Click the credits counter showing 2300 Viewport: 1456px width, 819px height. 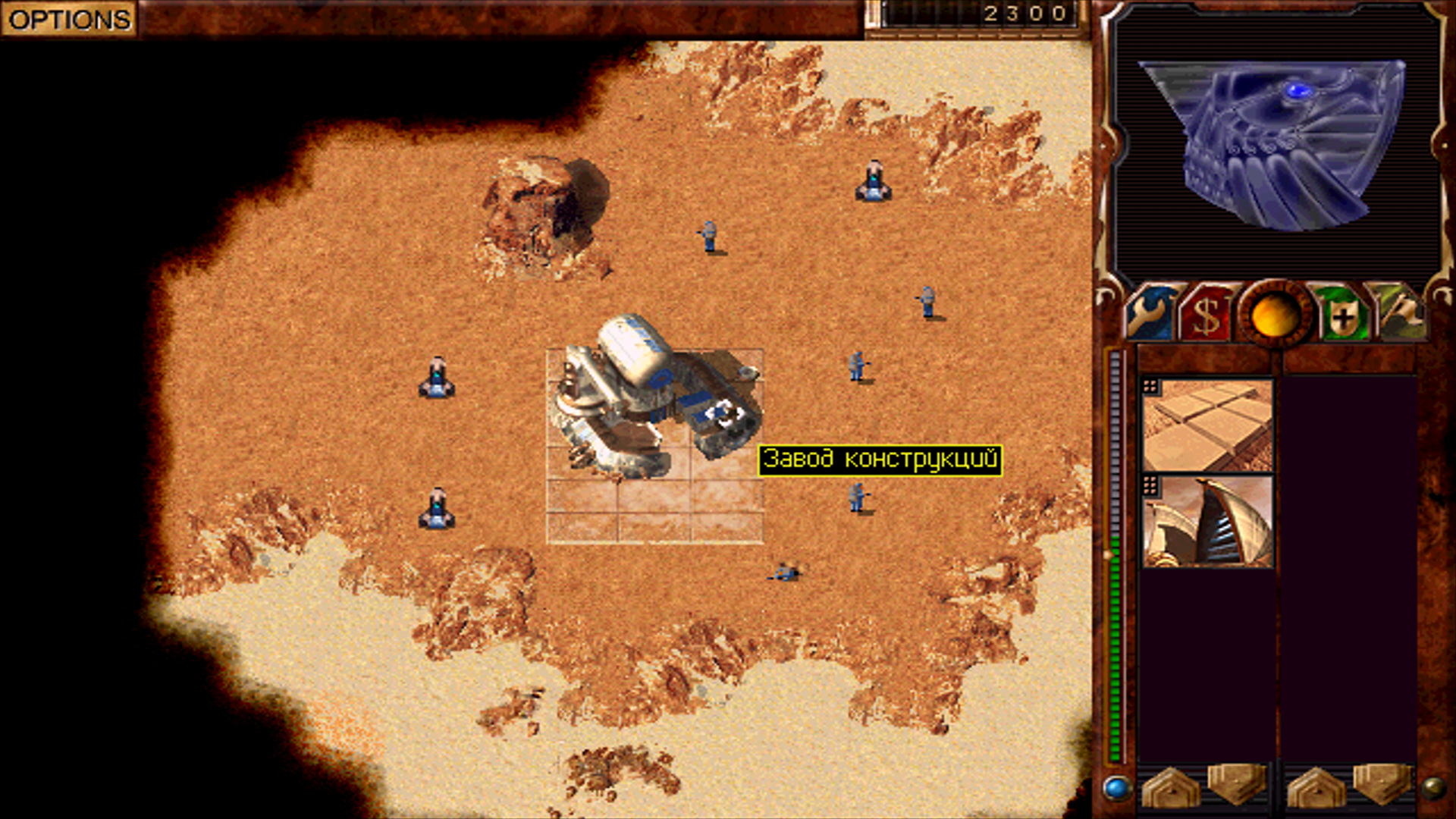(1024, 11)
